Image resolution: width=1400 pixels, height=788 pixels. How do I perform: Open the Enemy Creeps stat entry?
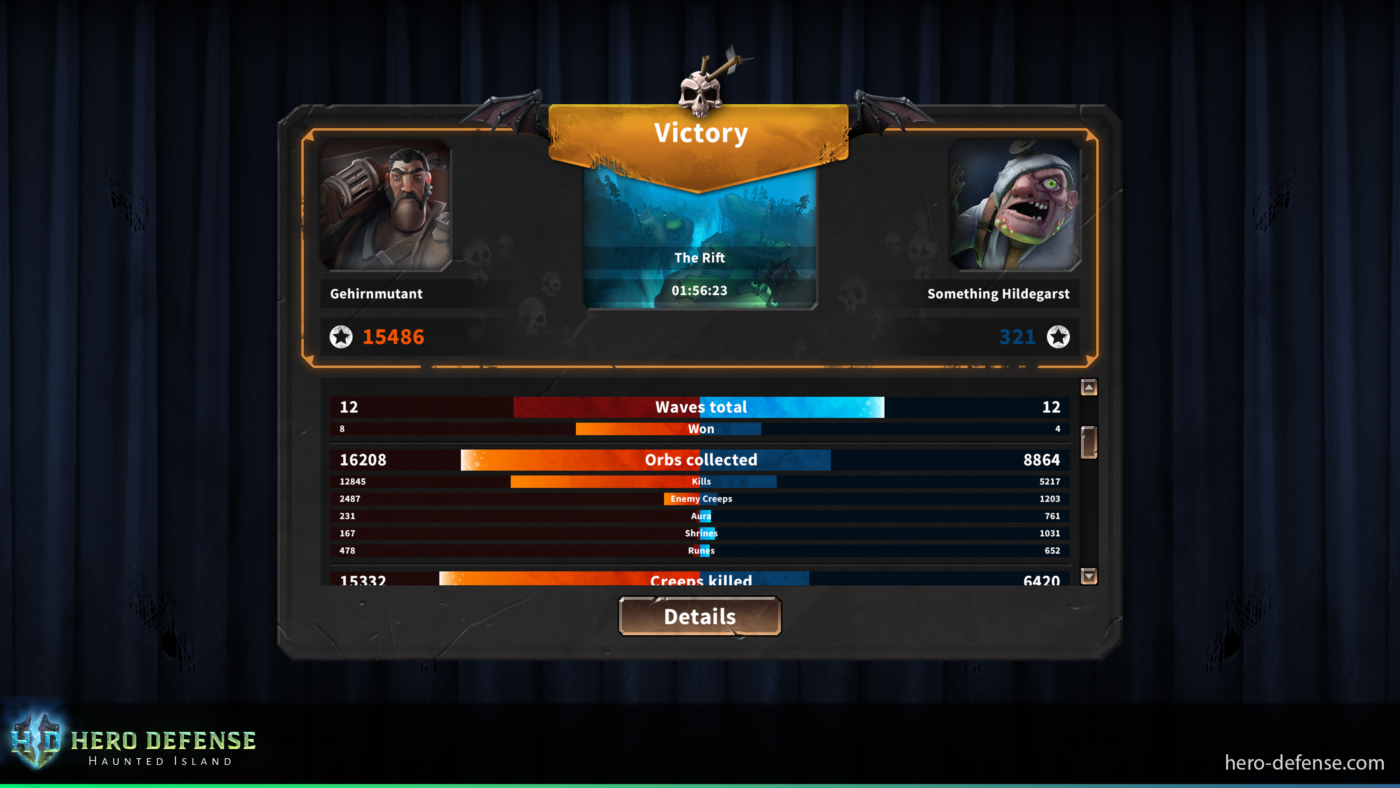click(x=700, y=498)
